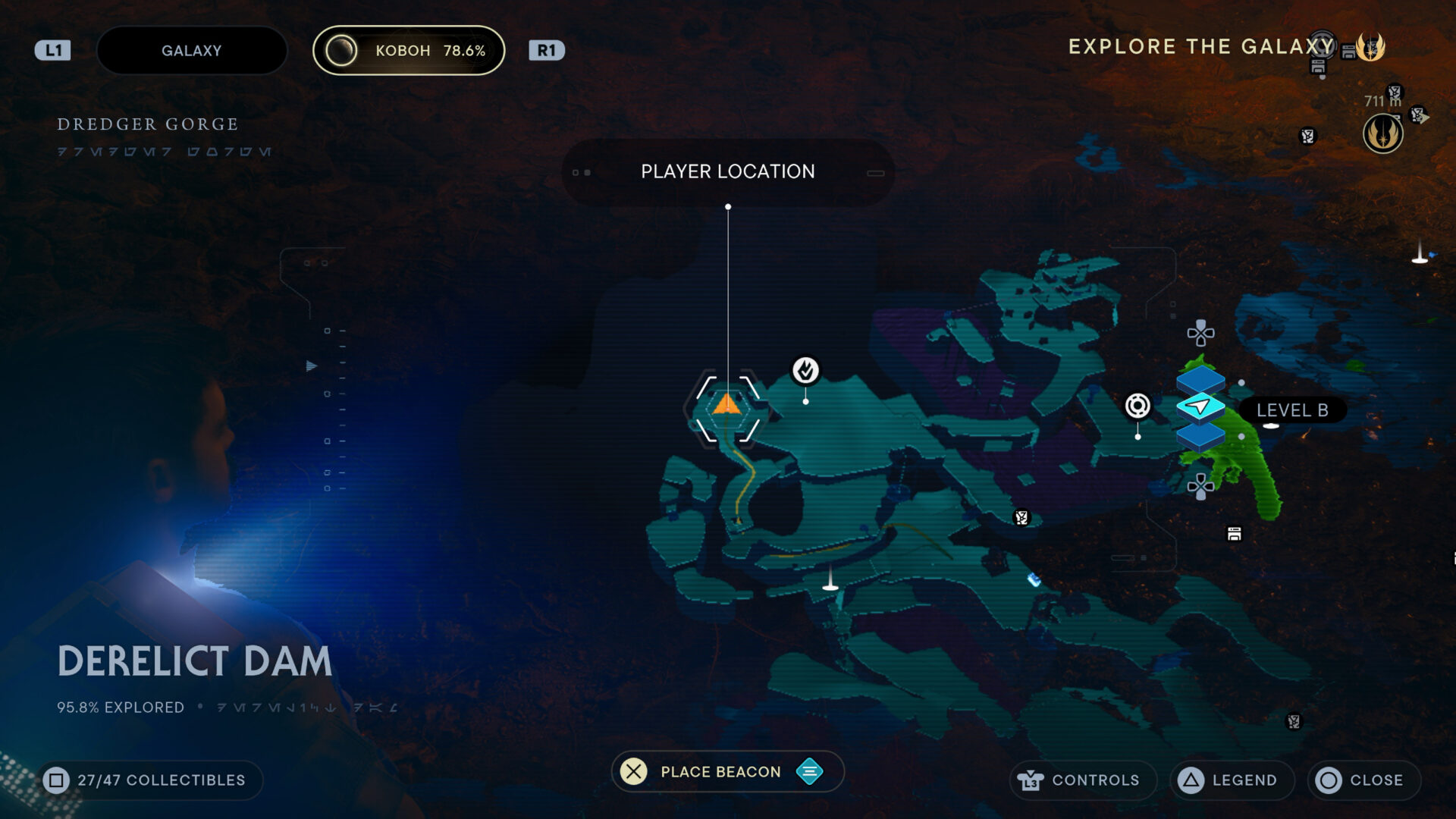
Task: Select the meditation point marker below the player
Action: click(x=830, y=580)
